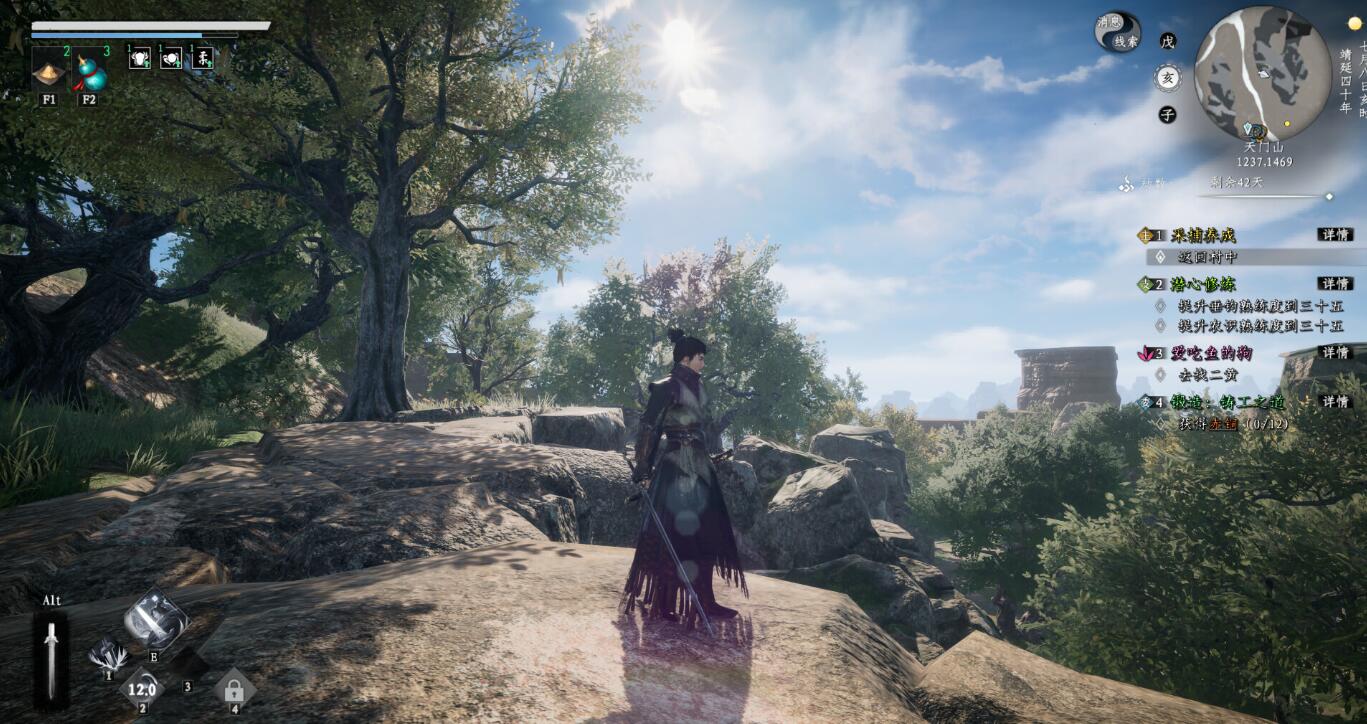This screenshot has height=724, width=1367.
Task: Select the 戌 time marker
Action: coord(1167,42)
